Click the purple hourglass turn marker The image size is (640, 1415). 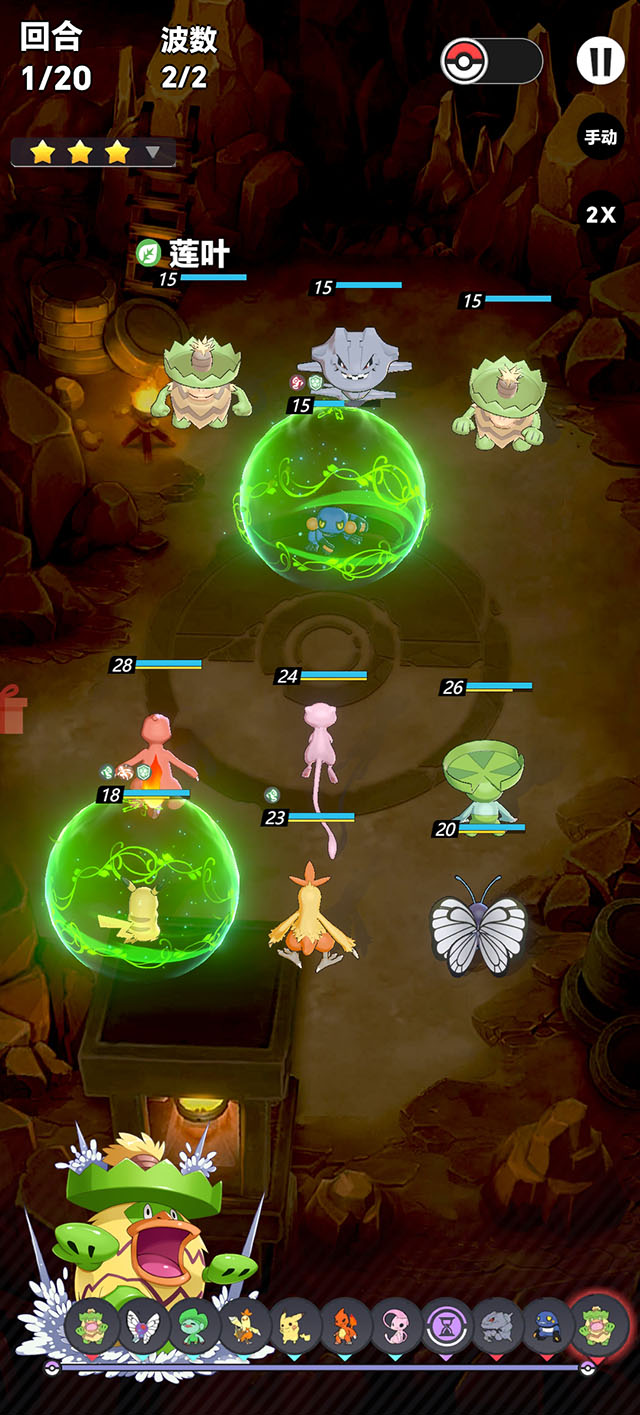447,1327
